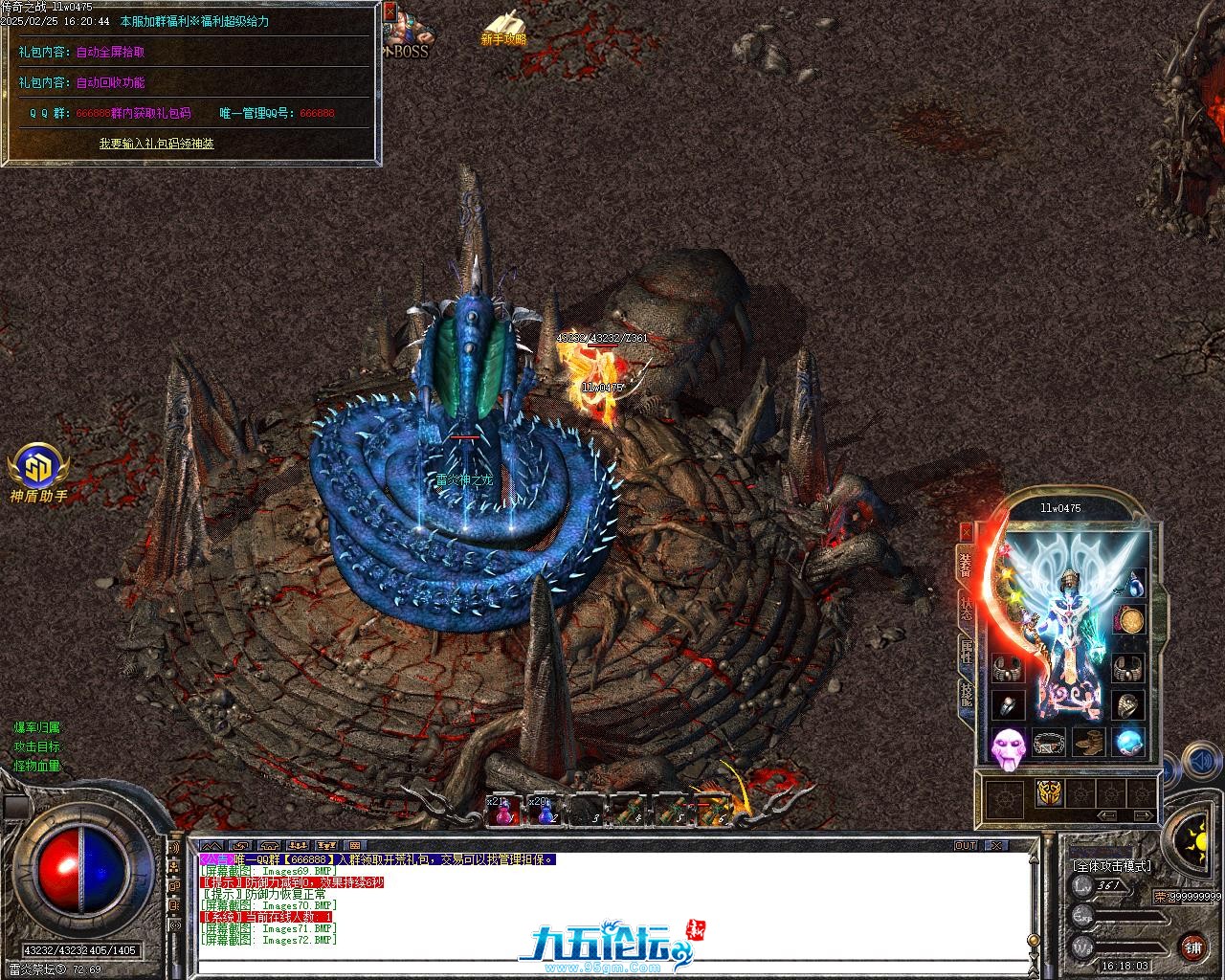The height and width of the screenshot is (980, 1225).
Task: Click the OUT button above chat
Action: click(966, 846)
